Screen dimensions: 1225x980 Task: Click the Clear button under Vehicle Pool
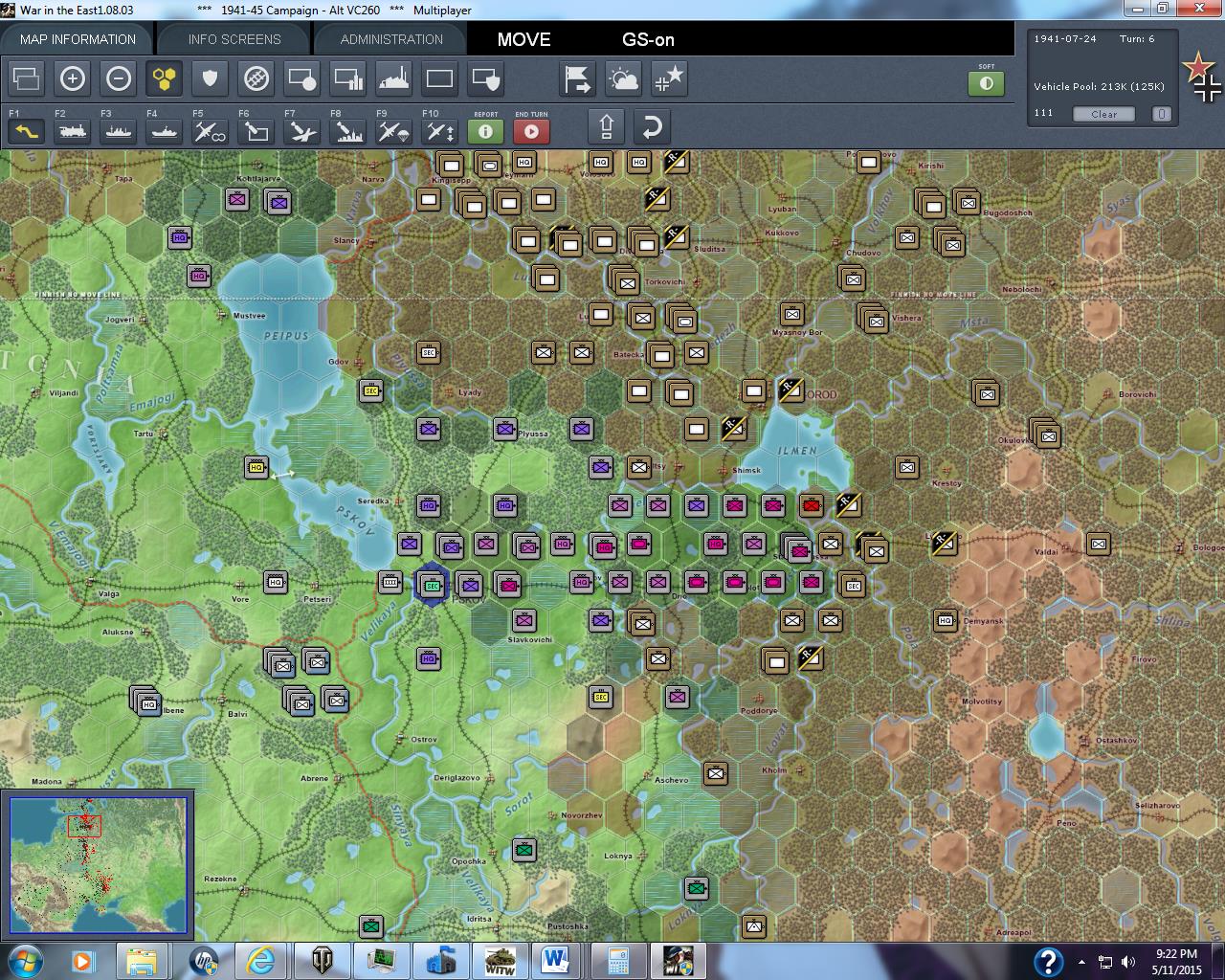1102,114
